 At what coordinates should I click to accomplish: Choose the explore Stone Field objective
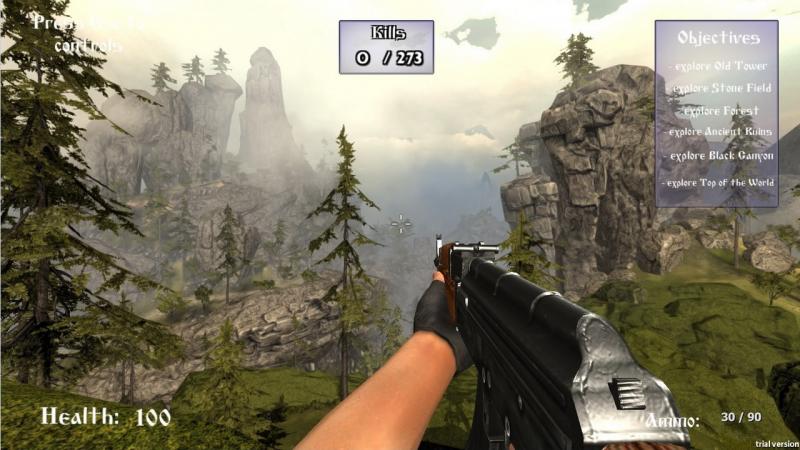[718, 88]
